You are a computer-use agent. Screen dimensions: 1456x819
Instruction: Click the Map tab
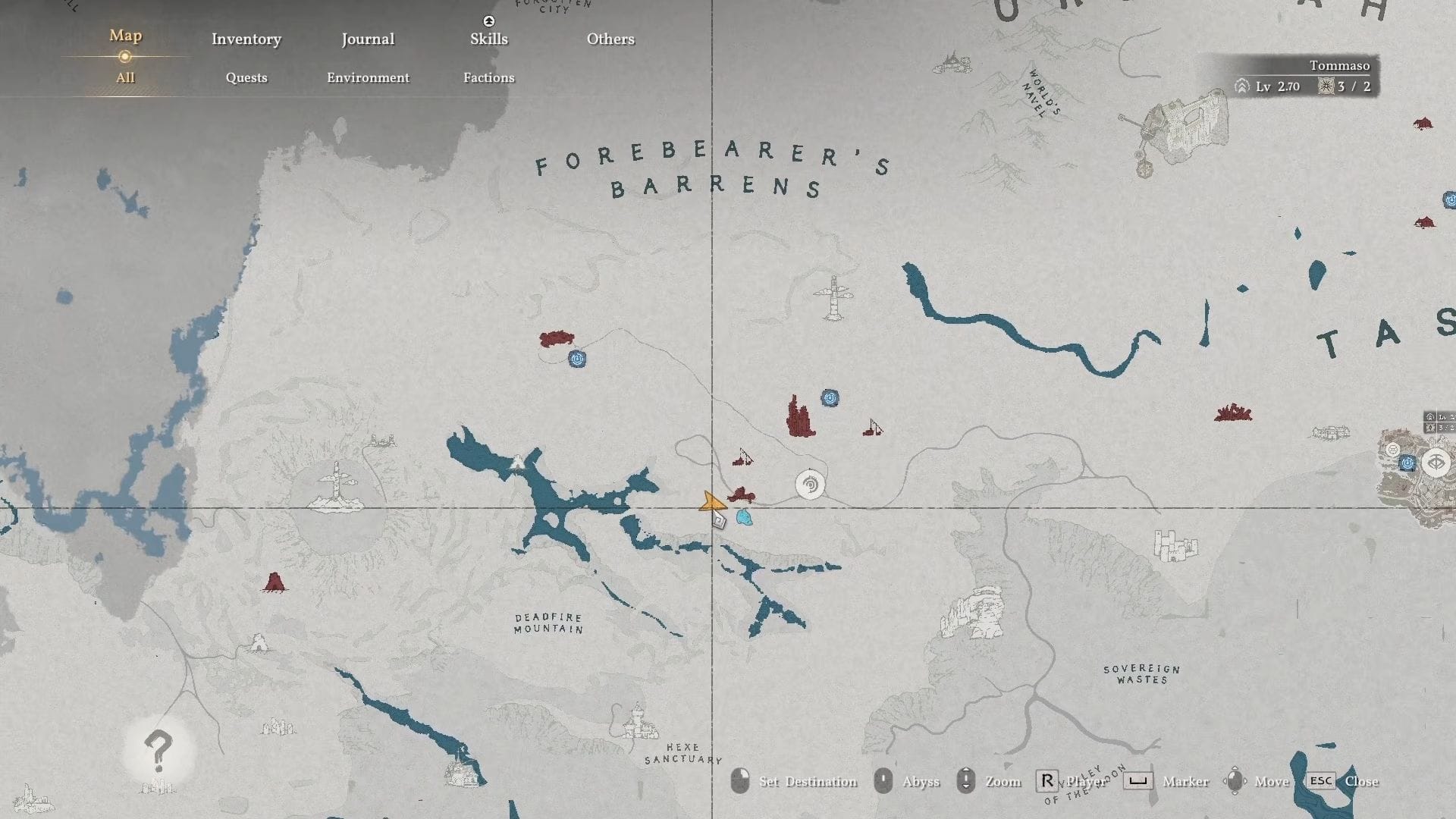coord(125,36)
